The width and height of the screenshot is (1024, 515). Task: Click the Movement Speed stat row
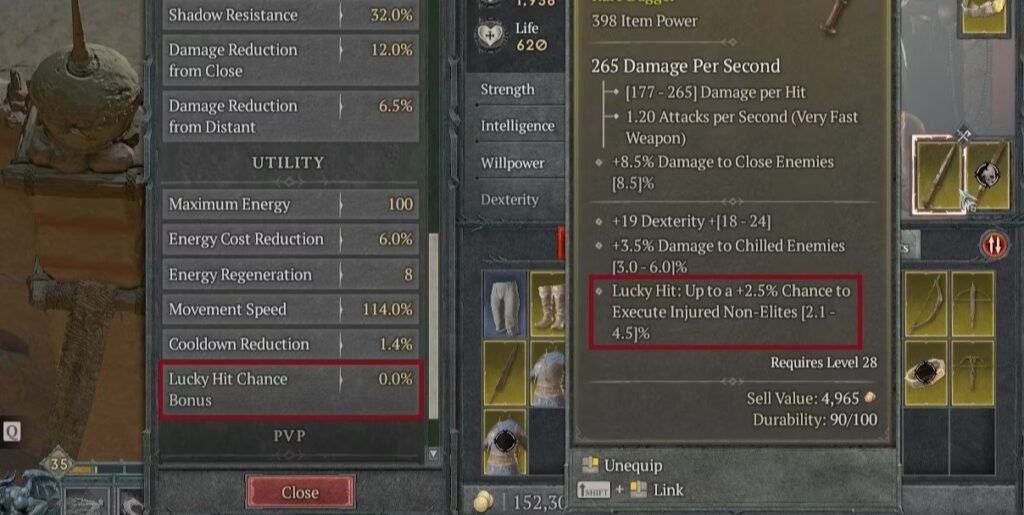point(290,310)
